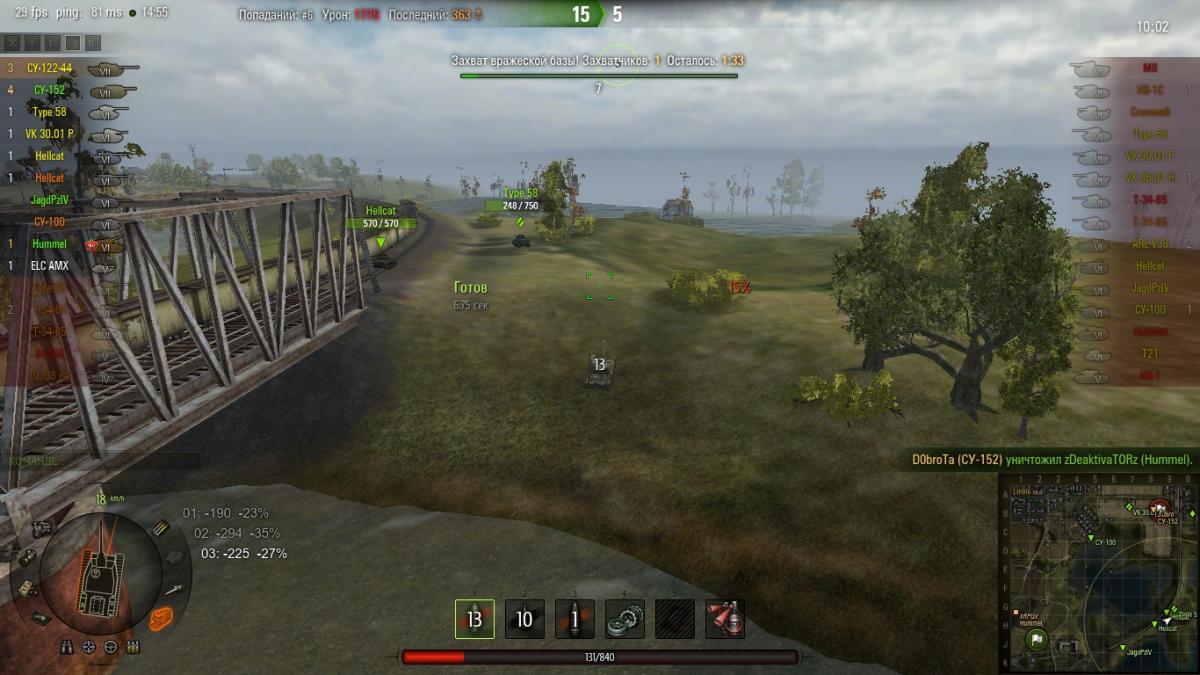The width and height of the screenshot is (1200, 675).
Task: Switch to the shell slot with 10 rounds
Action: click(524, 619)
